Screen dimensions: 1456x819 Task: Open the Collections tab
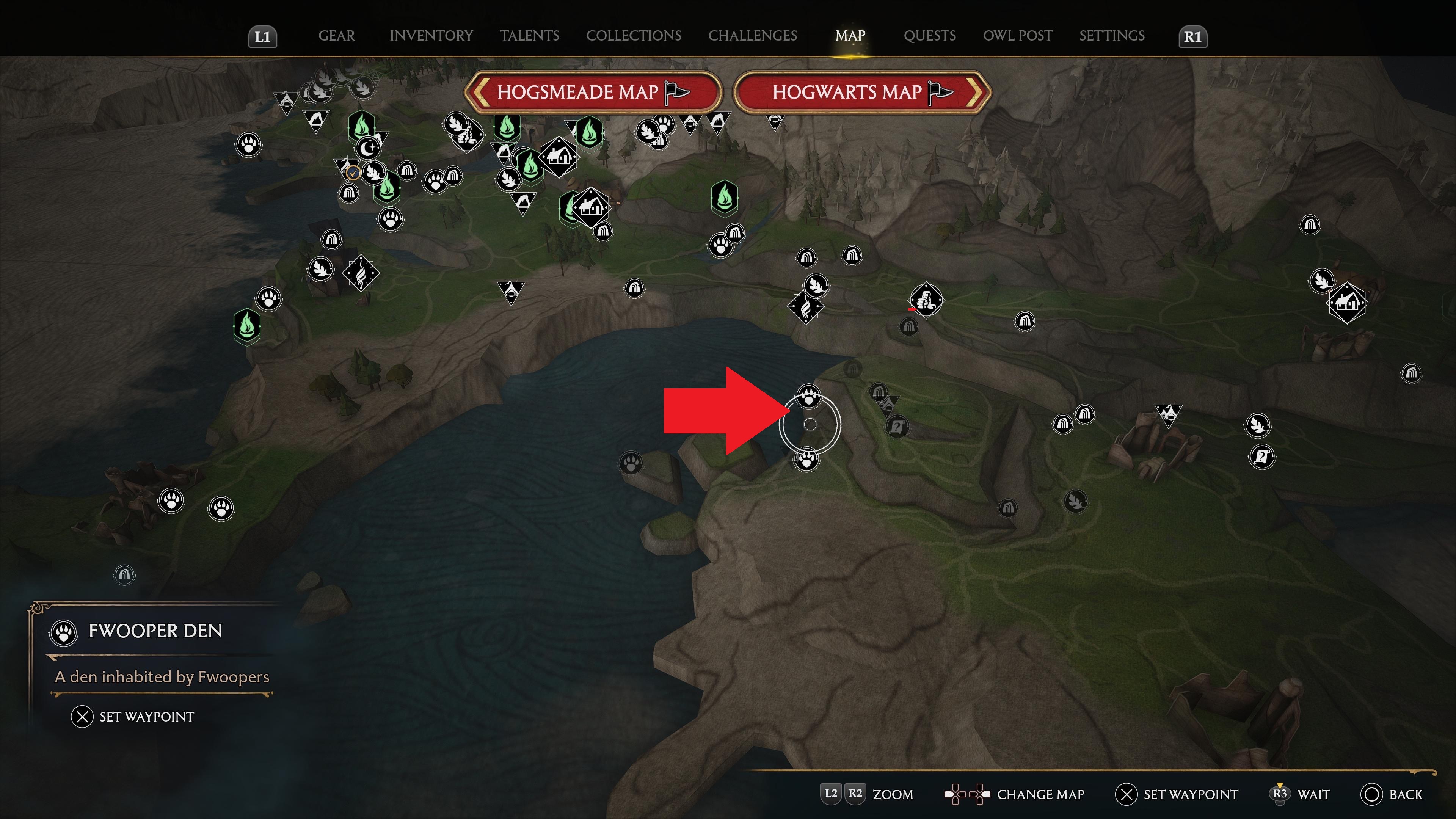pos(633,36)
